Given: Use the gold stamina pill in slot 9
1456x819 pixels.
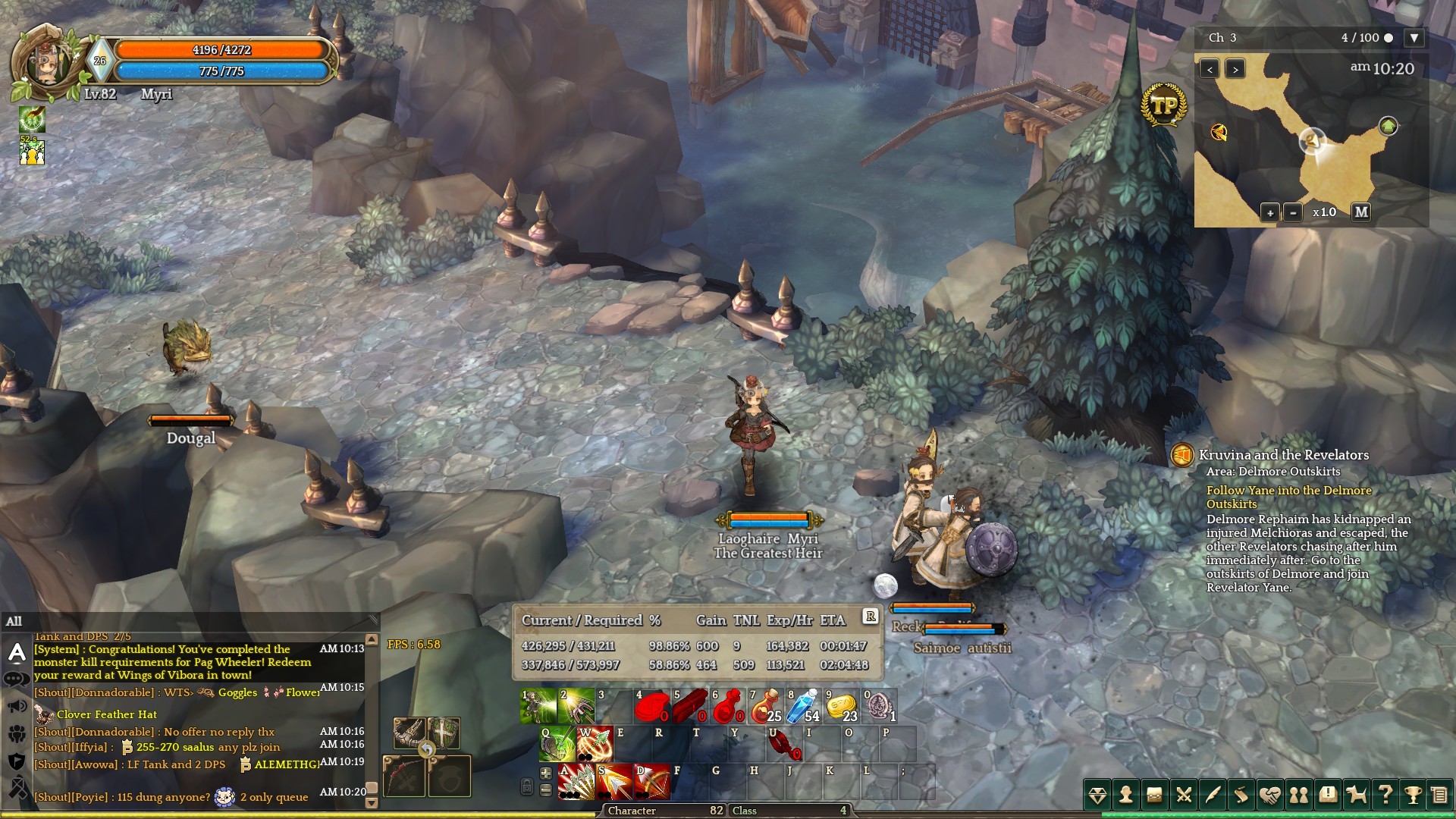Looking at the screenshot, I should (840, 706).
